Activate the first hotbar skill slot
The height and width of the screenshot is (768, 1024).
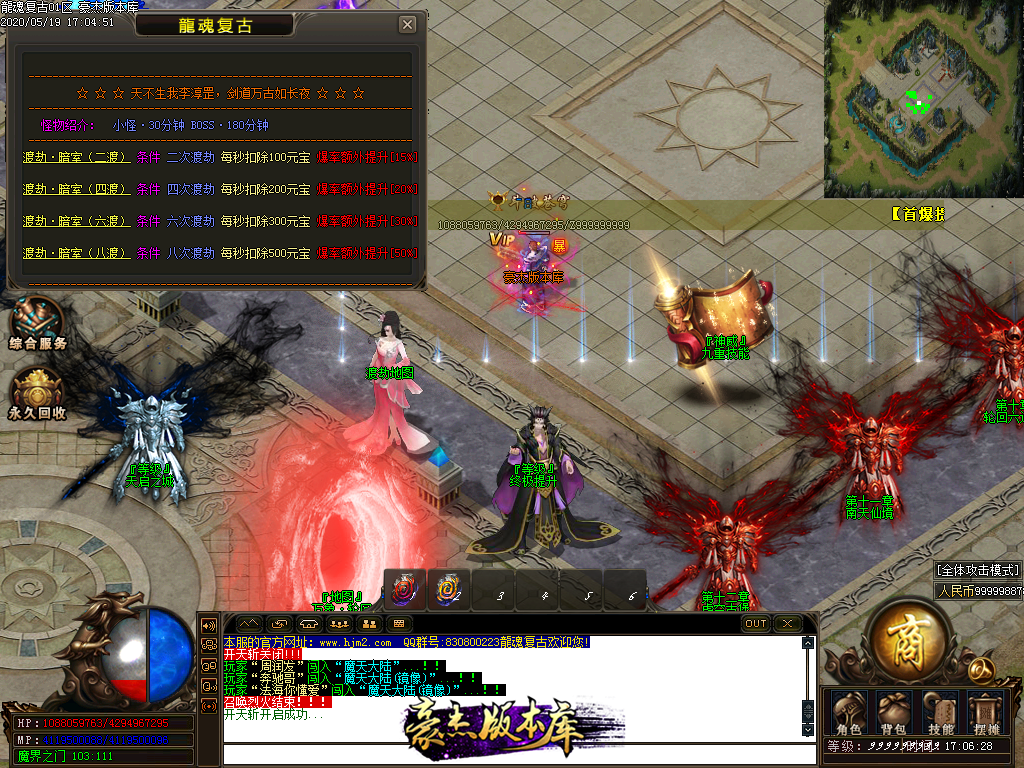pyautogui.click(x=405, y=589)
